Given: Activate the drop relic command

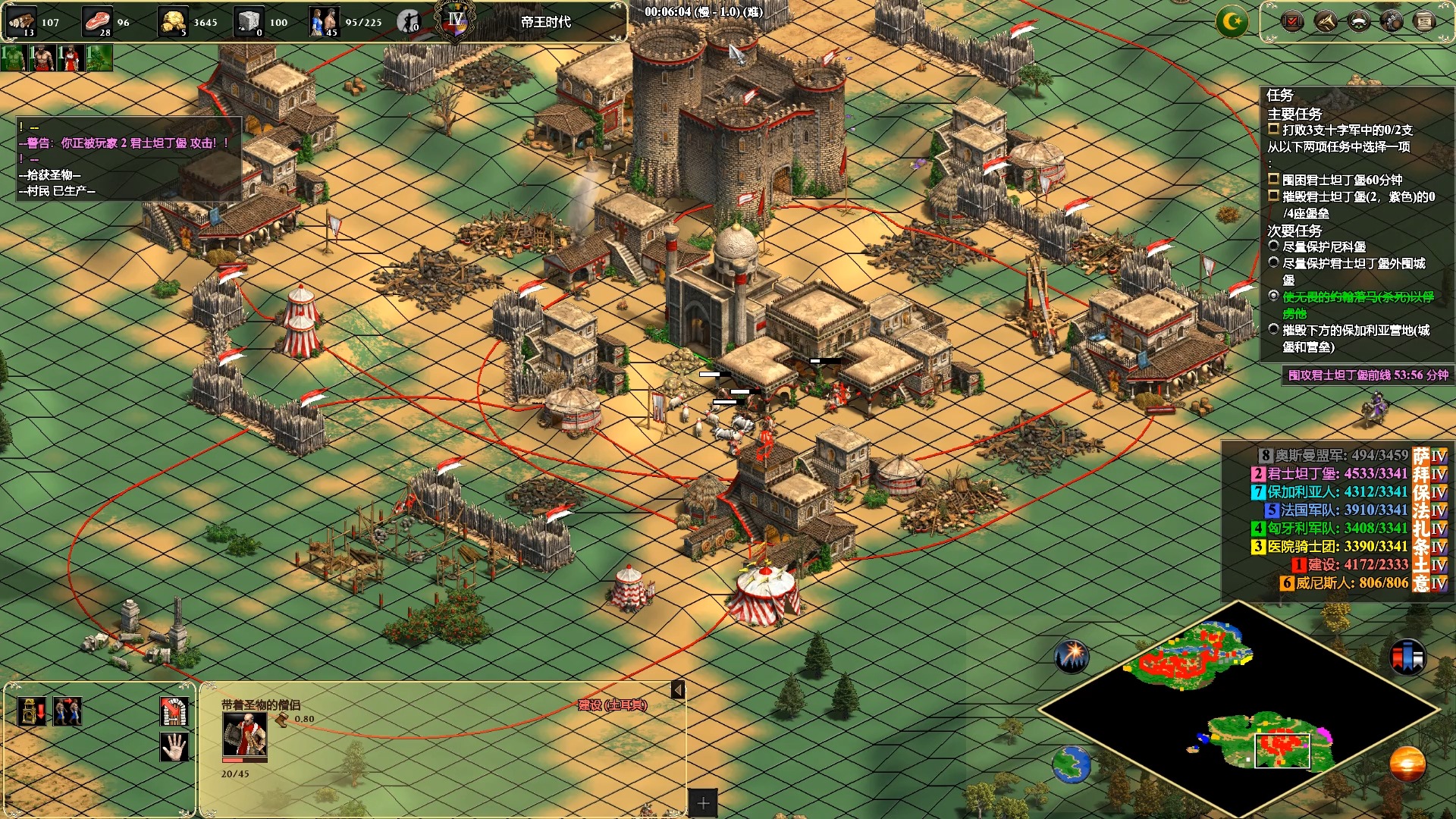Looking at the screenshot, I should pyautogui.click(x=31, y=711).
